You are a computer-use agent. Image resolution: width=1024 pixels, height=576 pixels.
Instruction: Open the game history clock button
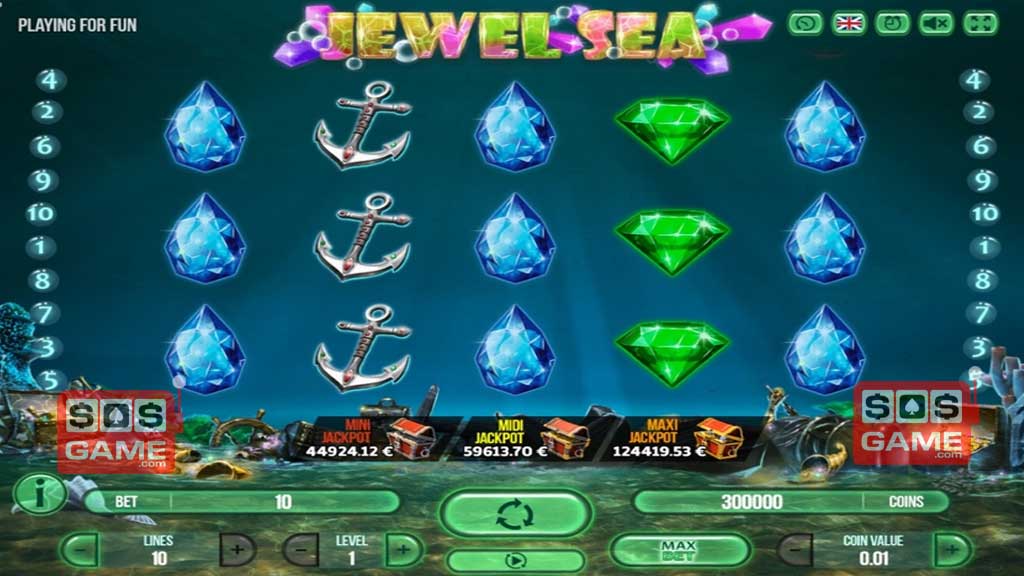(x=805, y=23)
